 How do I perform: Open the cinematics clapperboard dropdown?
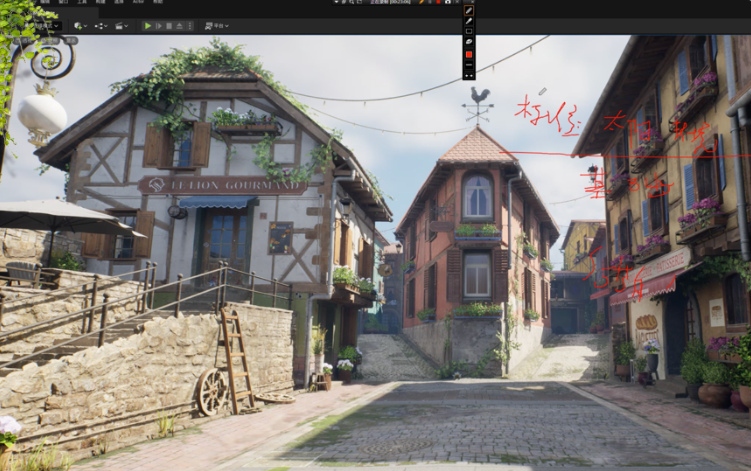click(x=122, y=25)
